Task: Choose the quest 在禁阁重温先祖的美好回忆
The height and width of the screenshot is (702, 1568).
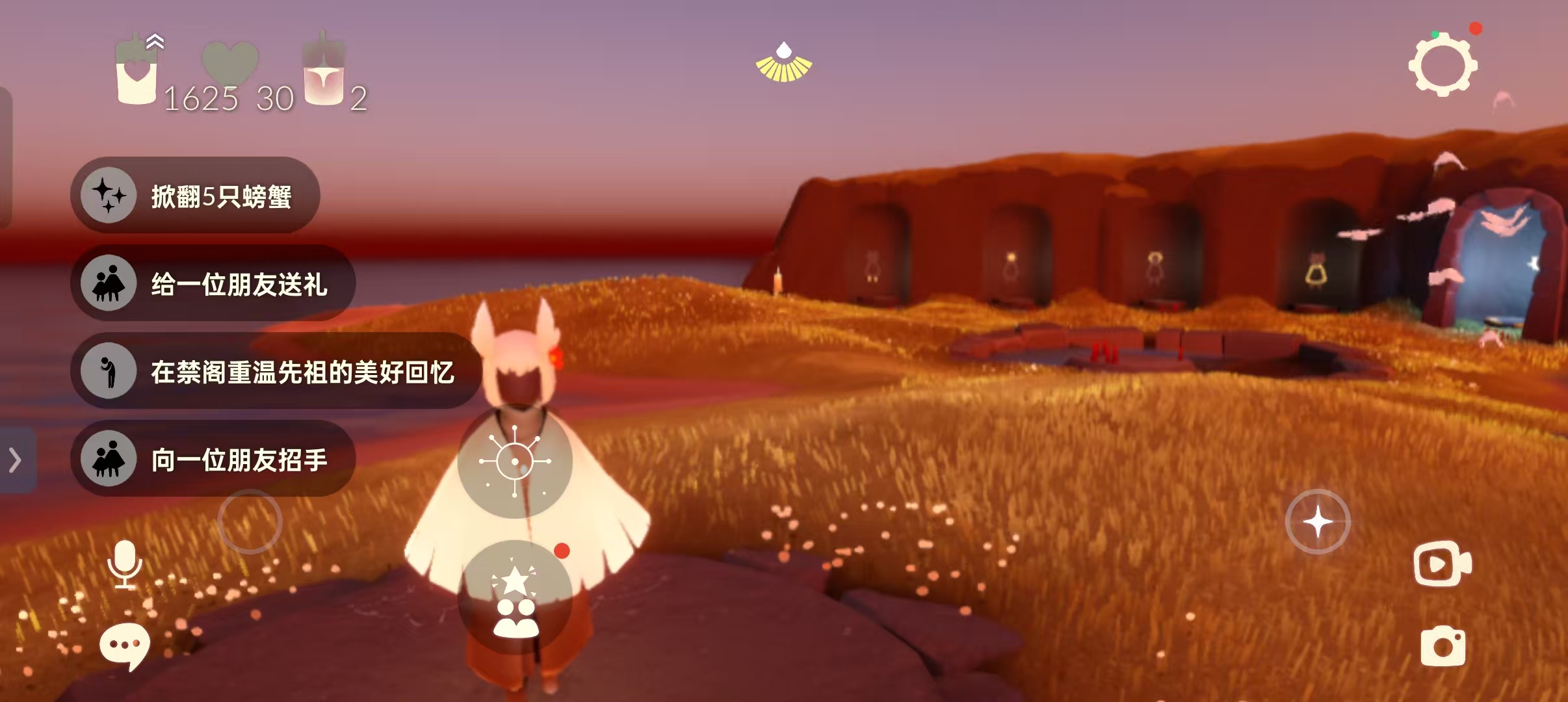Action: [x=276, y=371]
